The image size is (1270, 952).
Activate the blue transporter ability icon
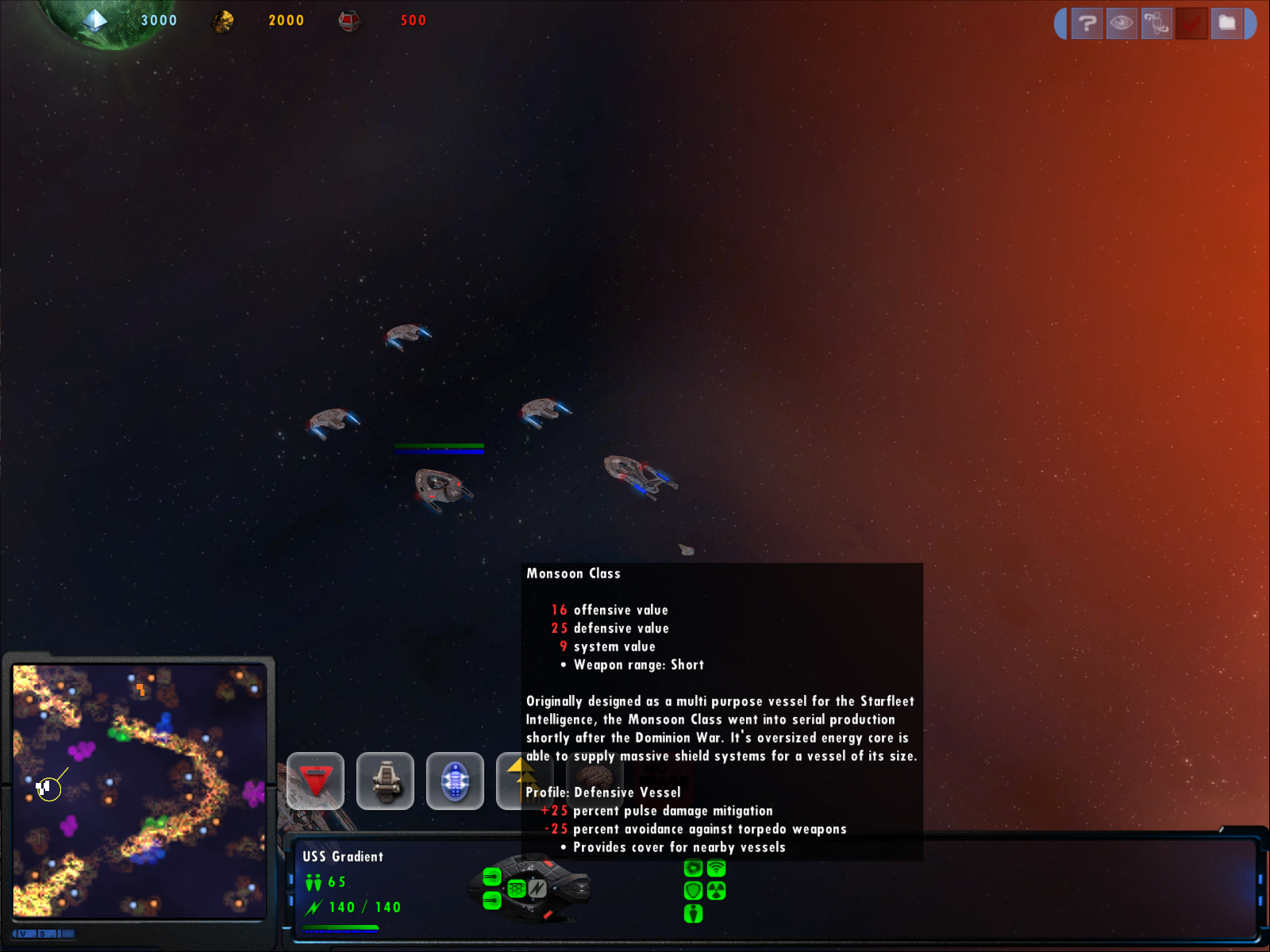click(x=455, y=781)
